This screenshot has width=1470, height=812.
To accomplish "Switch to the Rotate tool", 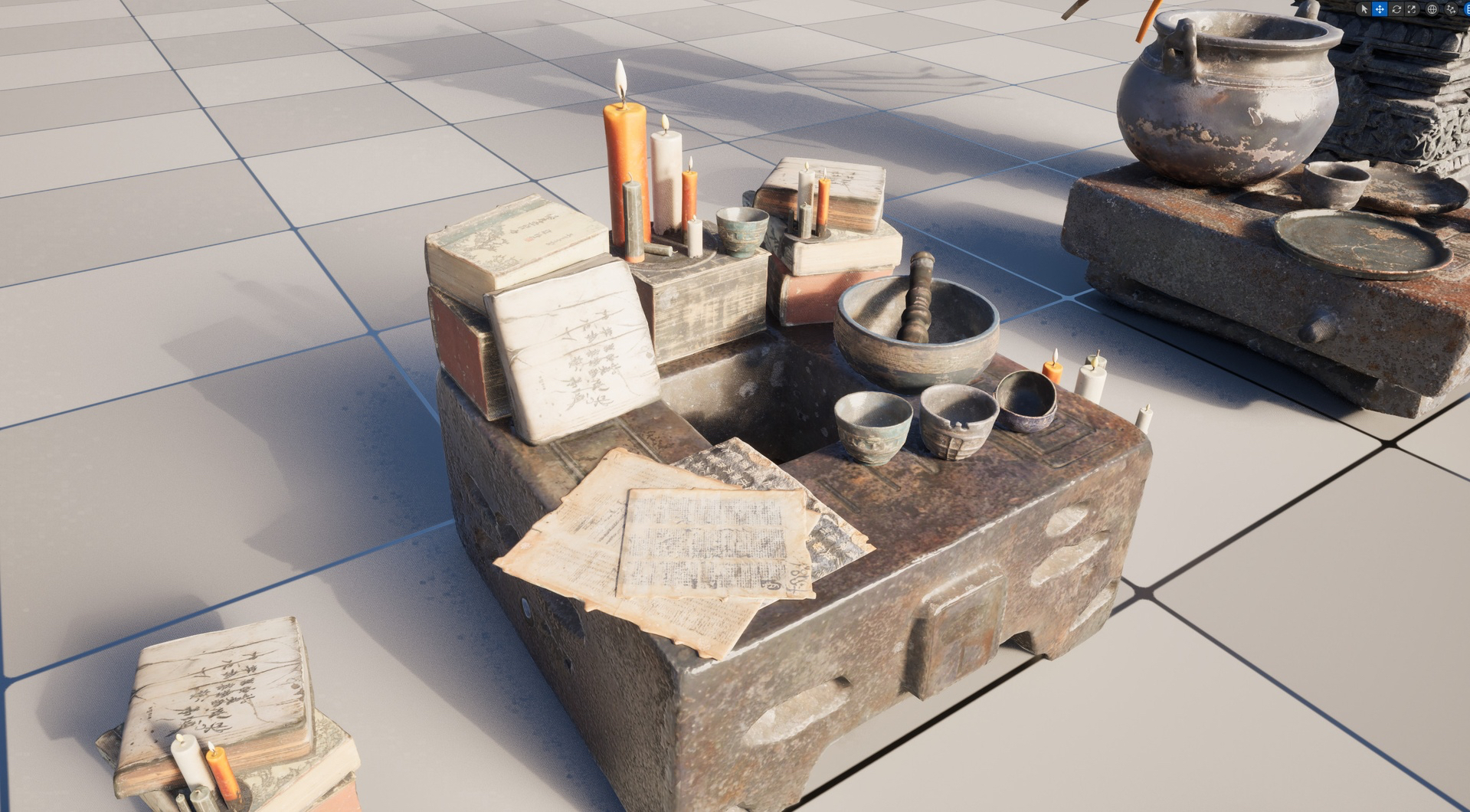I will tap(1396, 8).
